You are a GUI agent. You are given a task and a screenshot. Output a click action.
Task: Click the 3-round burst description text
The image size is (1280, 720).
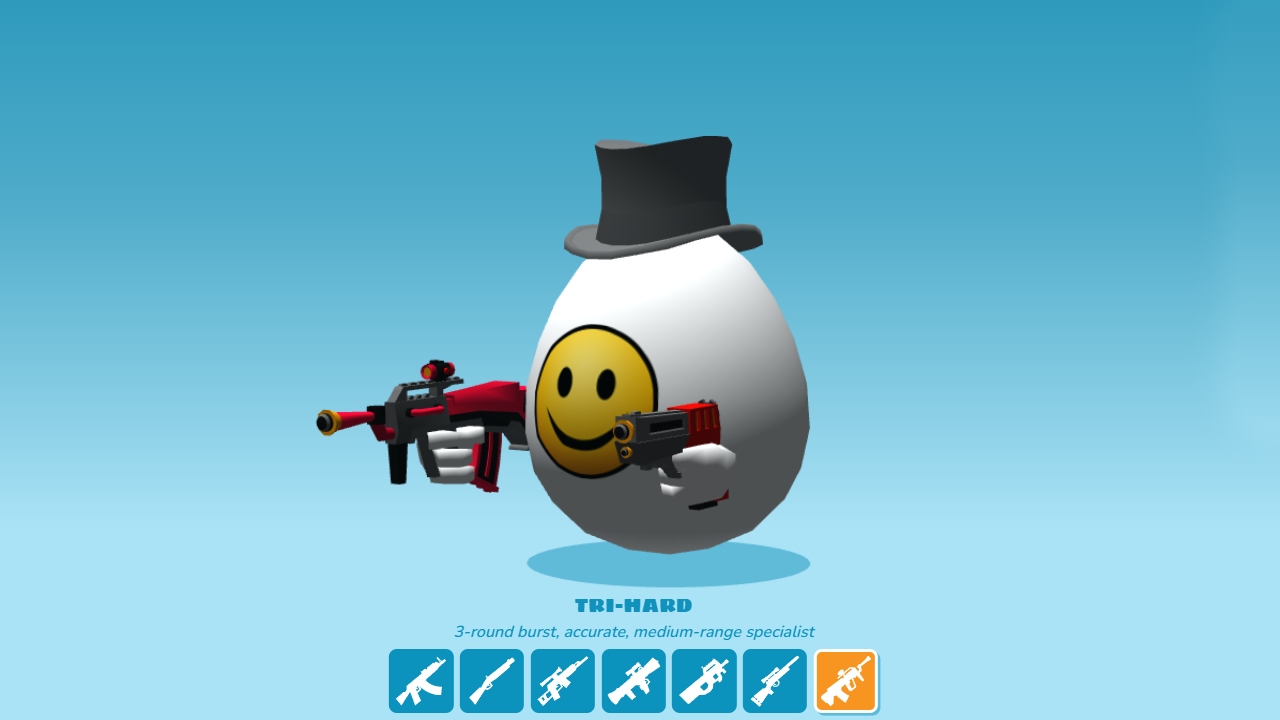tap(635, 631)
